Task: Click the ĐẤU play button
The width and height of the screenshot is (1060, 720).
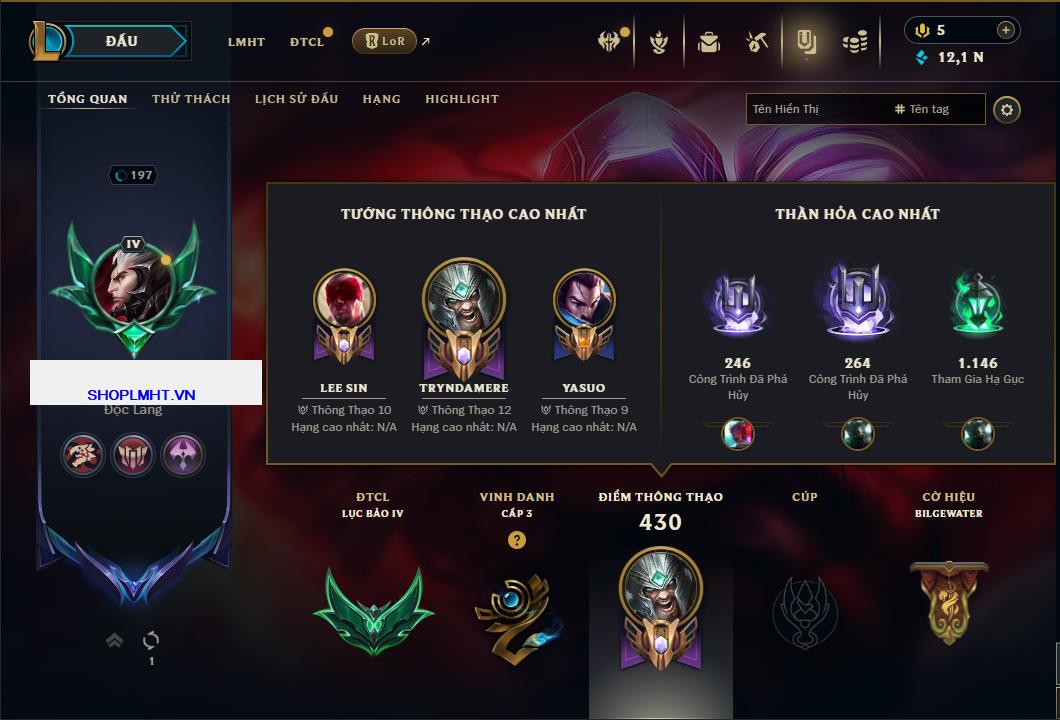Action: pyautogui.click(x=122, y=41)
